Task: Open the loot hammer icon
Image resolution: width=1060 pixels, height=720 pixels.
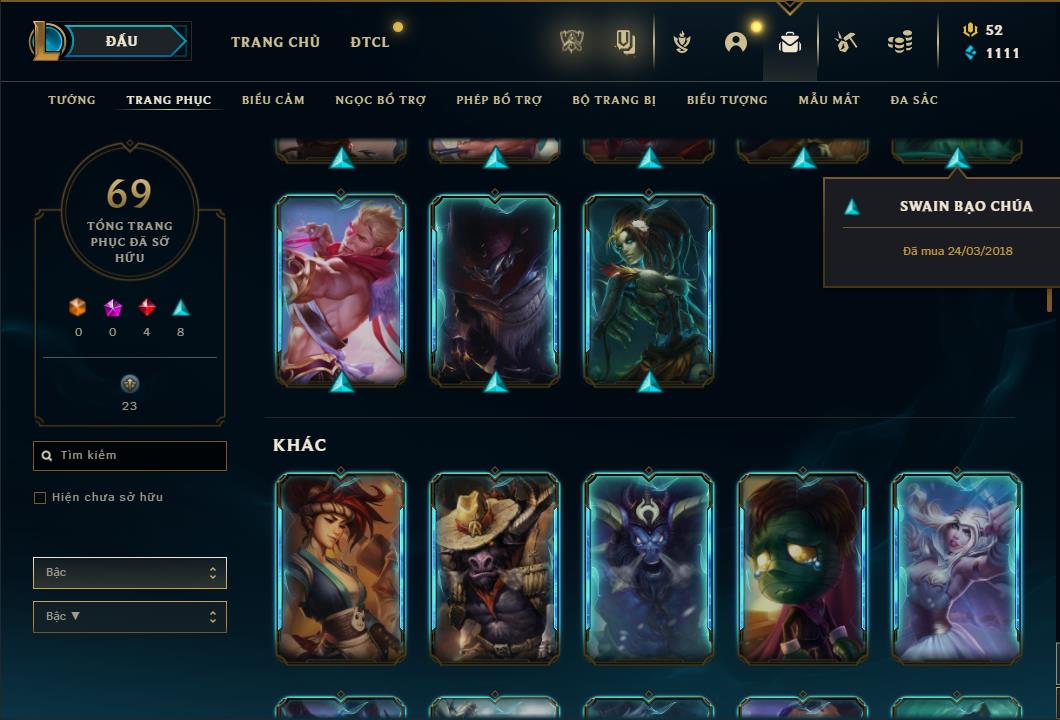Action: pos(846,42)
